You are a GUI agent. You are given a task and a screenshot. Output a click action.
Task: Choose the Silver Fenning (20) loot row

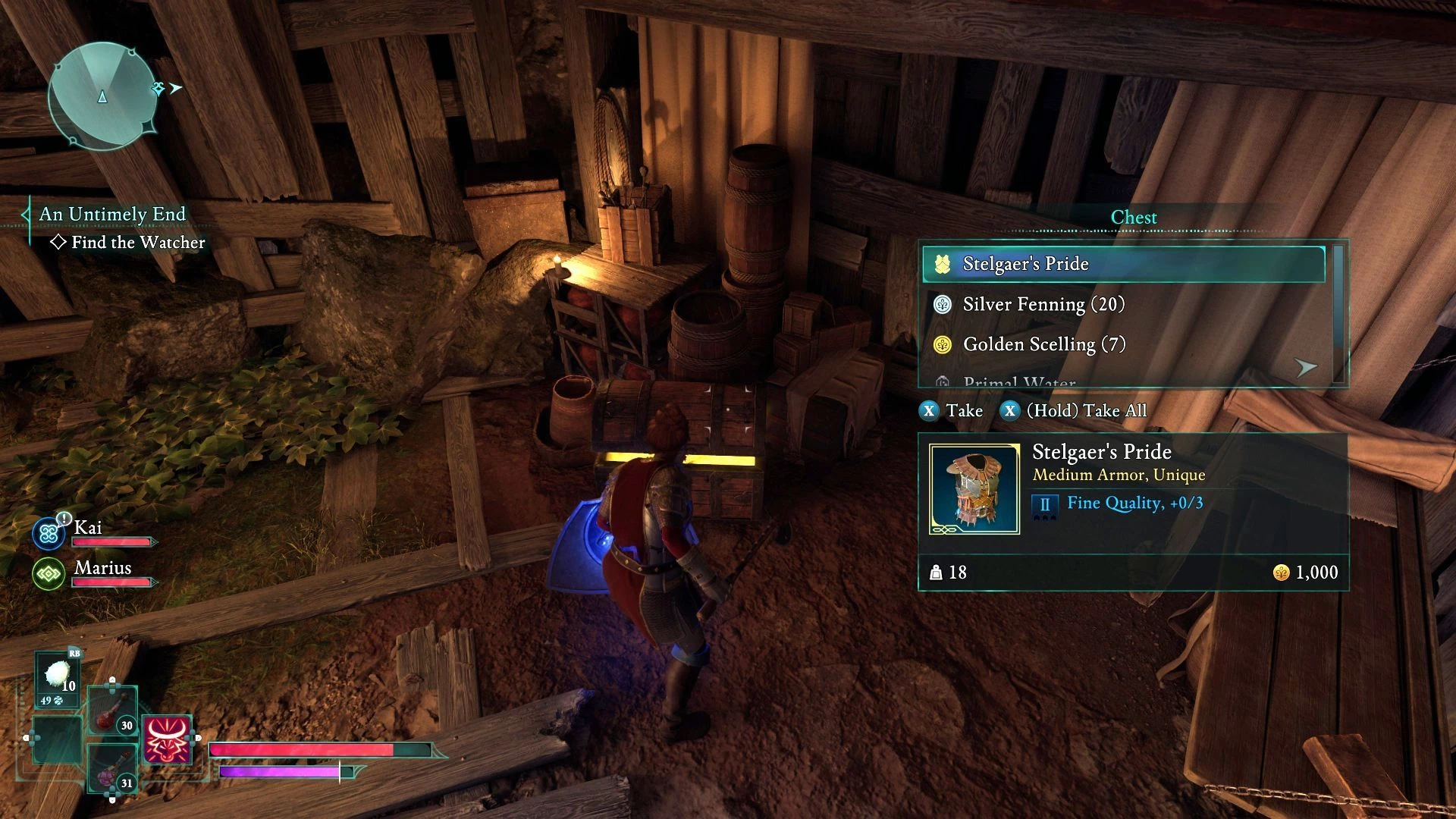click(1123, 304)
